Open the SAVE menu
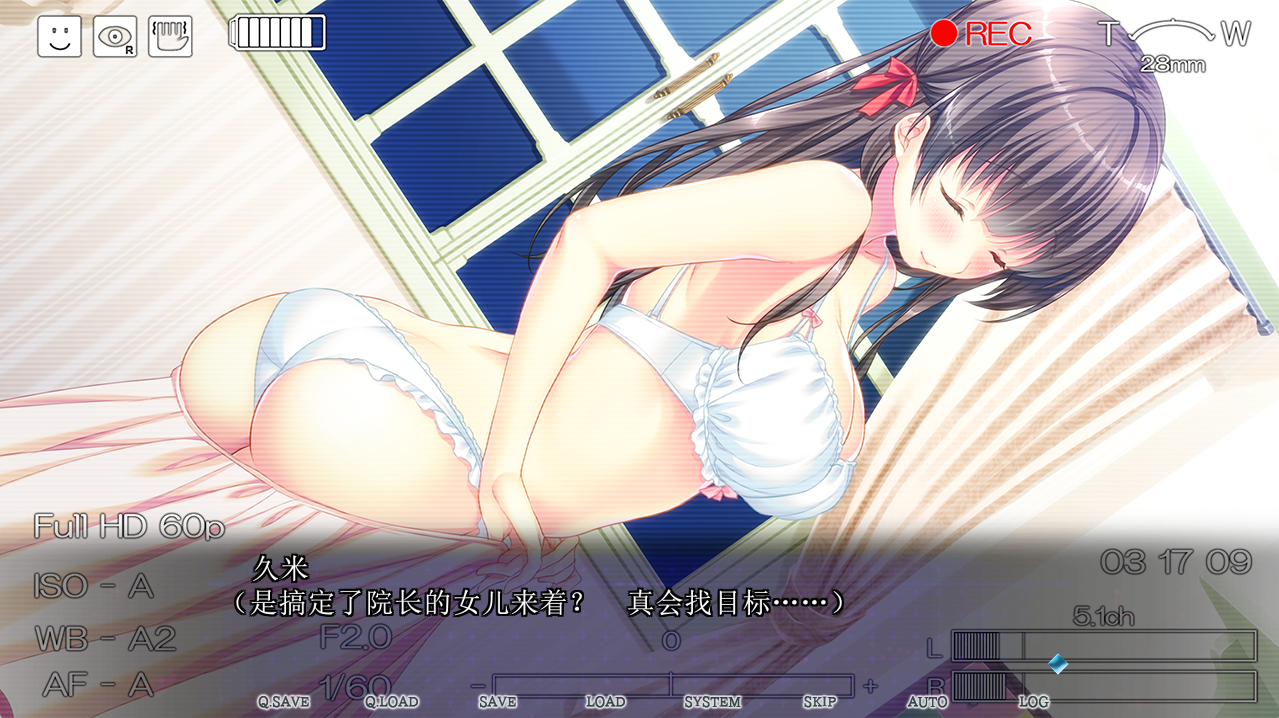1279x718 pixels. tap(497, 702)
